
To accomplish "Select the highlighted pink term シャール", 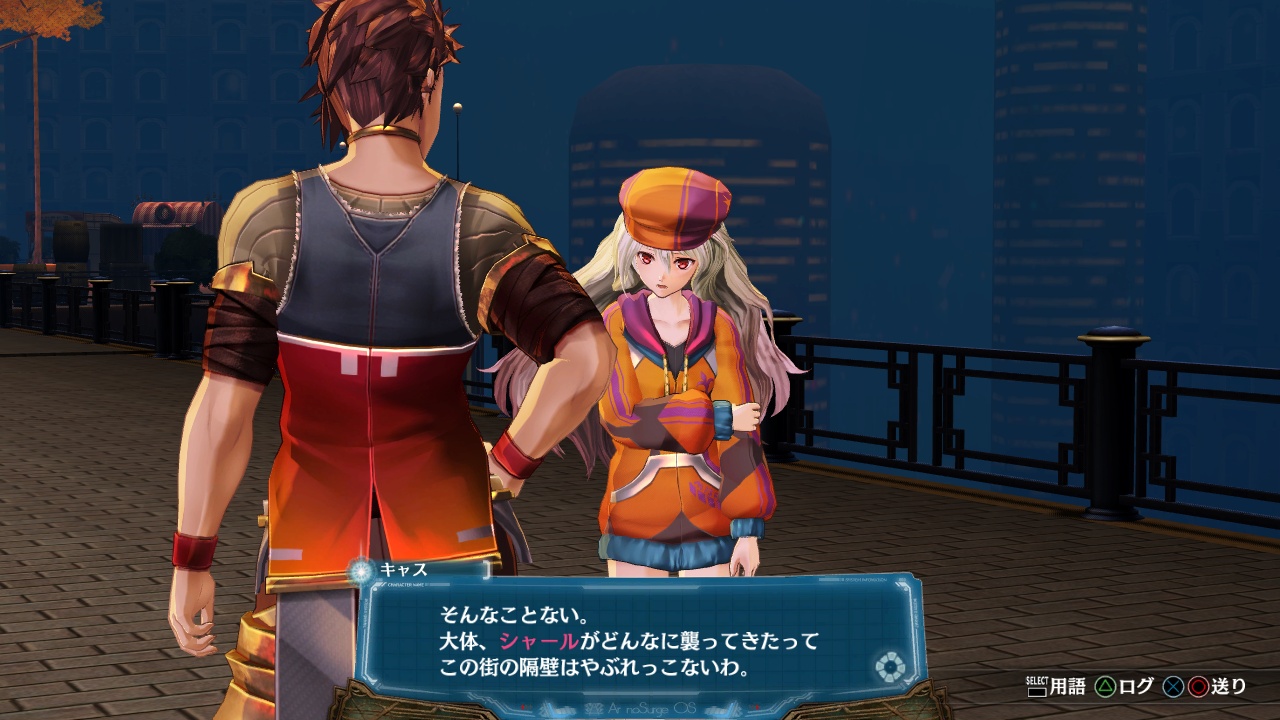I will coord(539,641).
